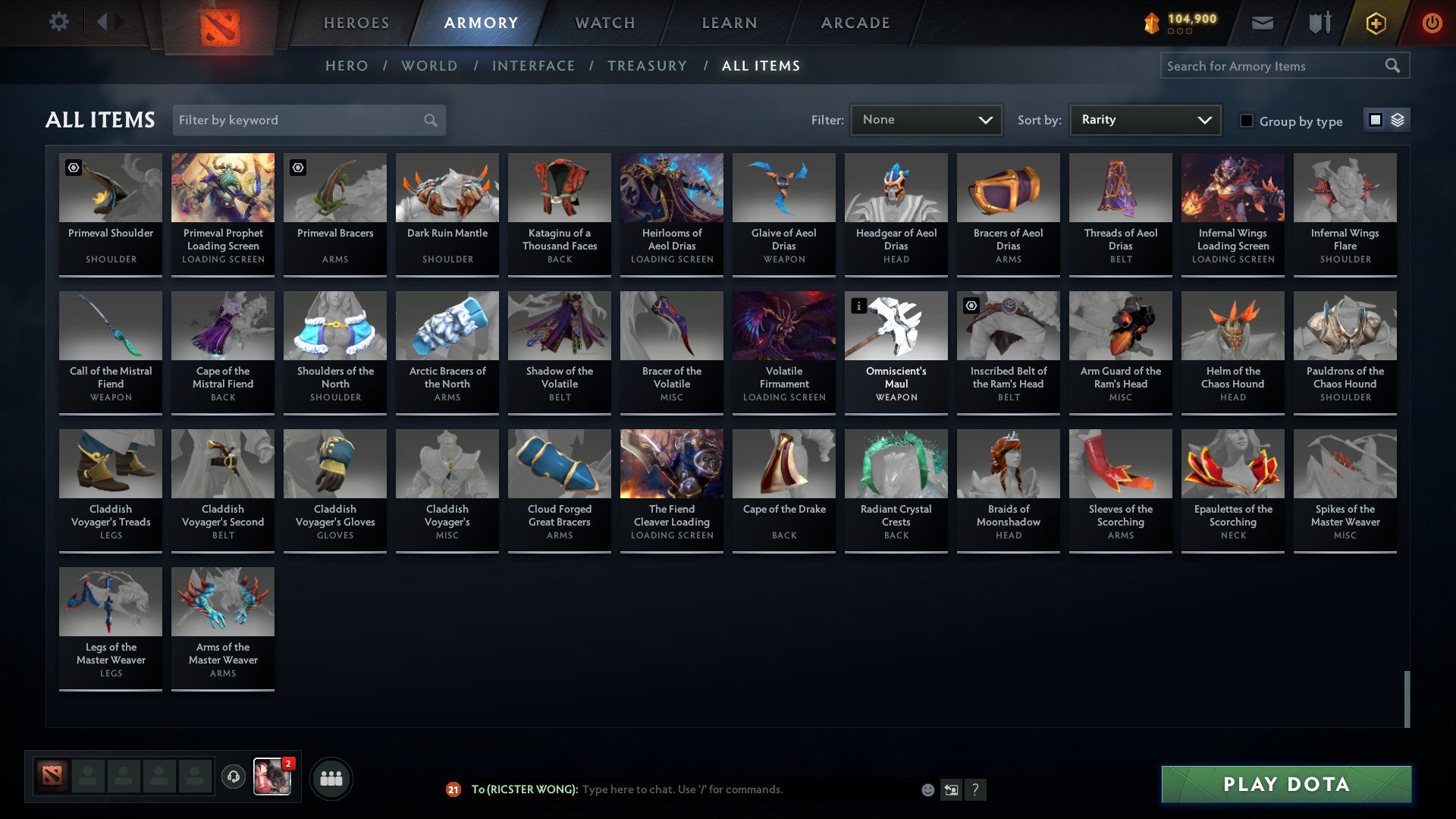Viewport: 1456px width, 819px height.
Task: Select the Omniscient's Maul item thumbnail
Action: (x=896, y=326)
